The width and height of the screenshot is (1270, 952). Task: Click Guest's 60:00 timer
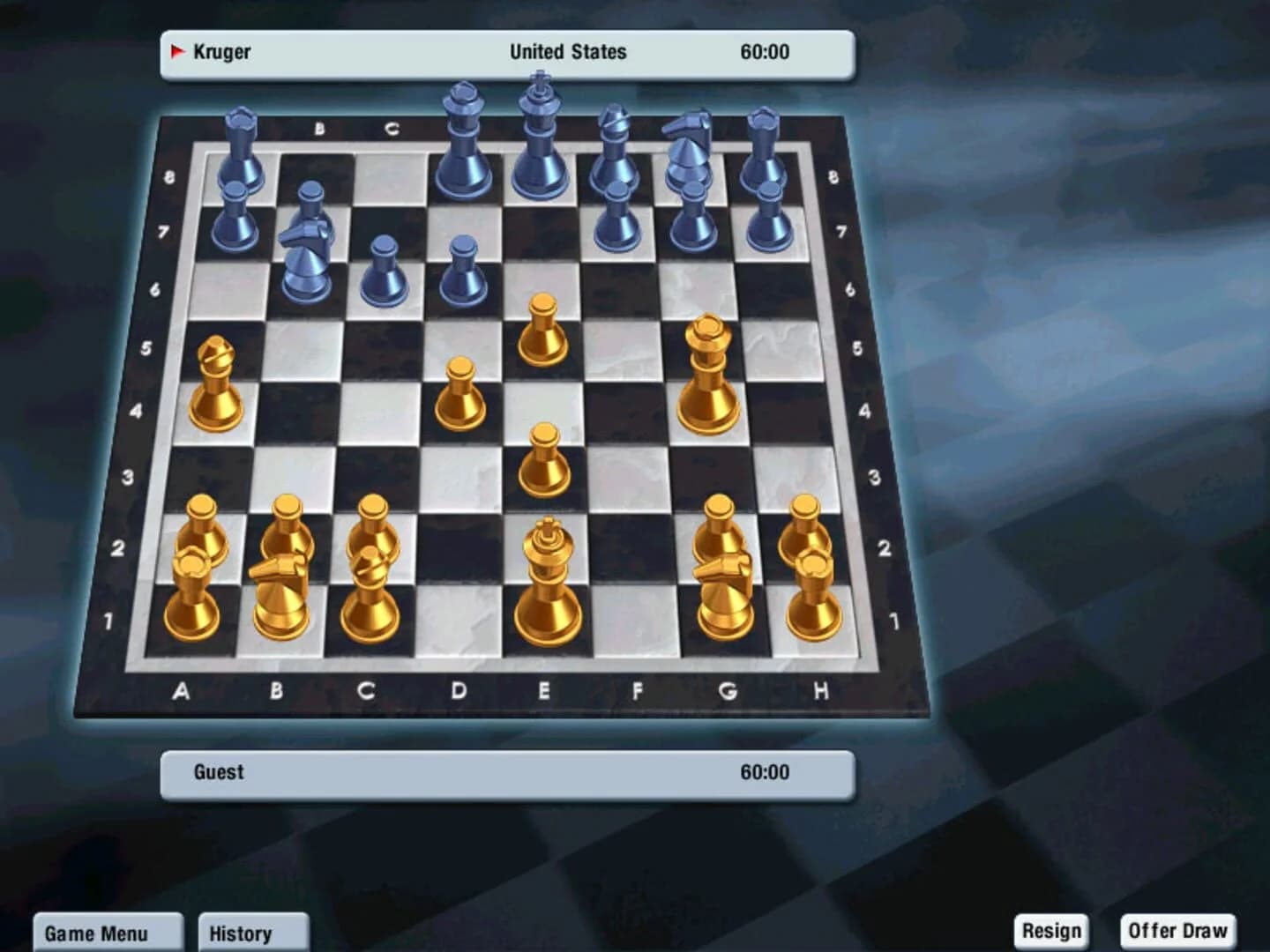pos(766,771)
